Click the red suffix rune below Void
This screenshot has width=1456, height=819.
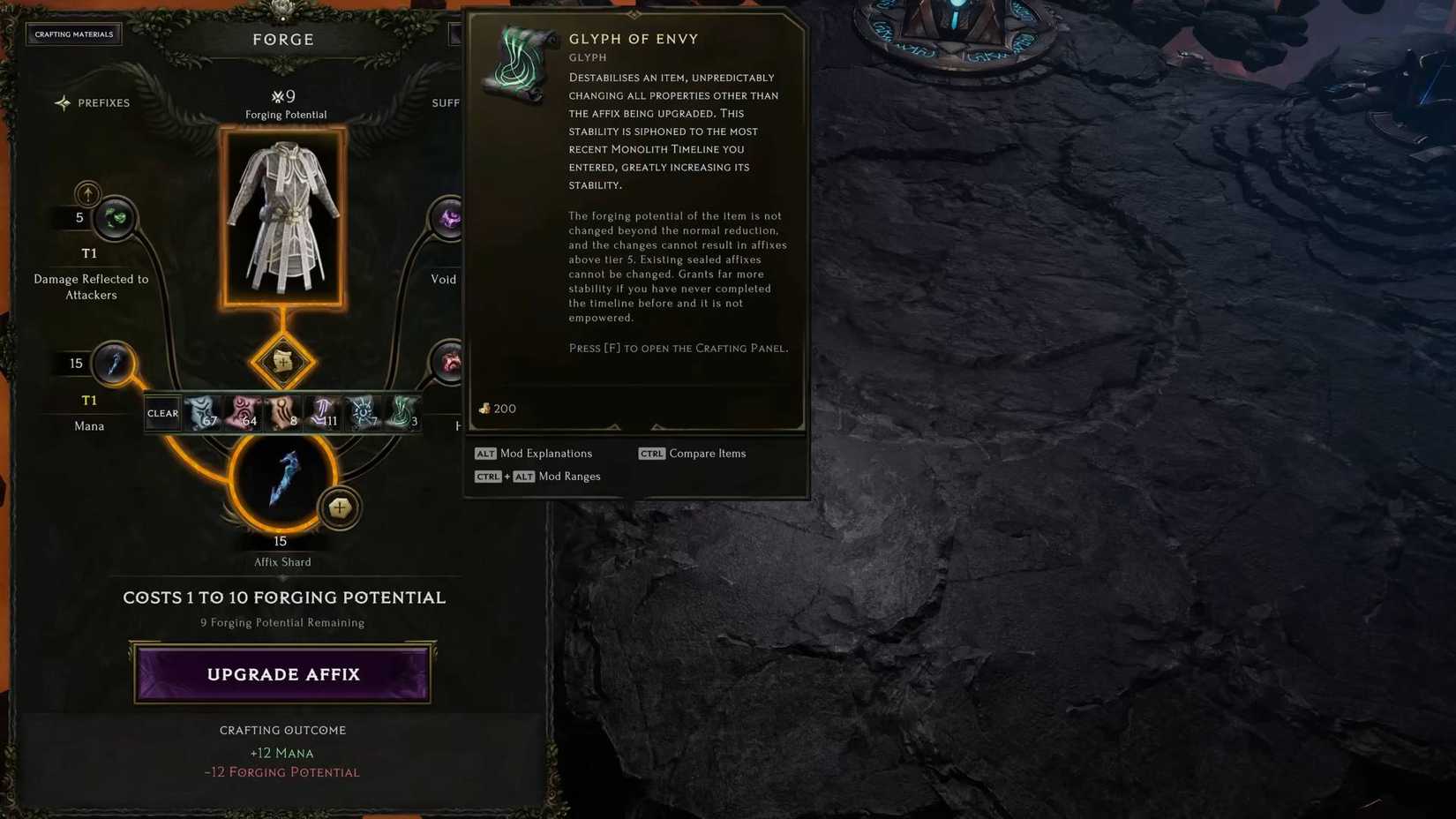(x=450, y=363)
